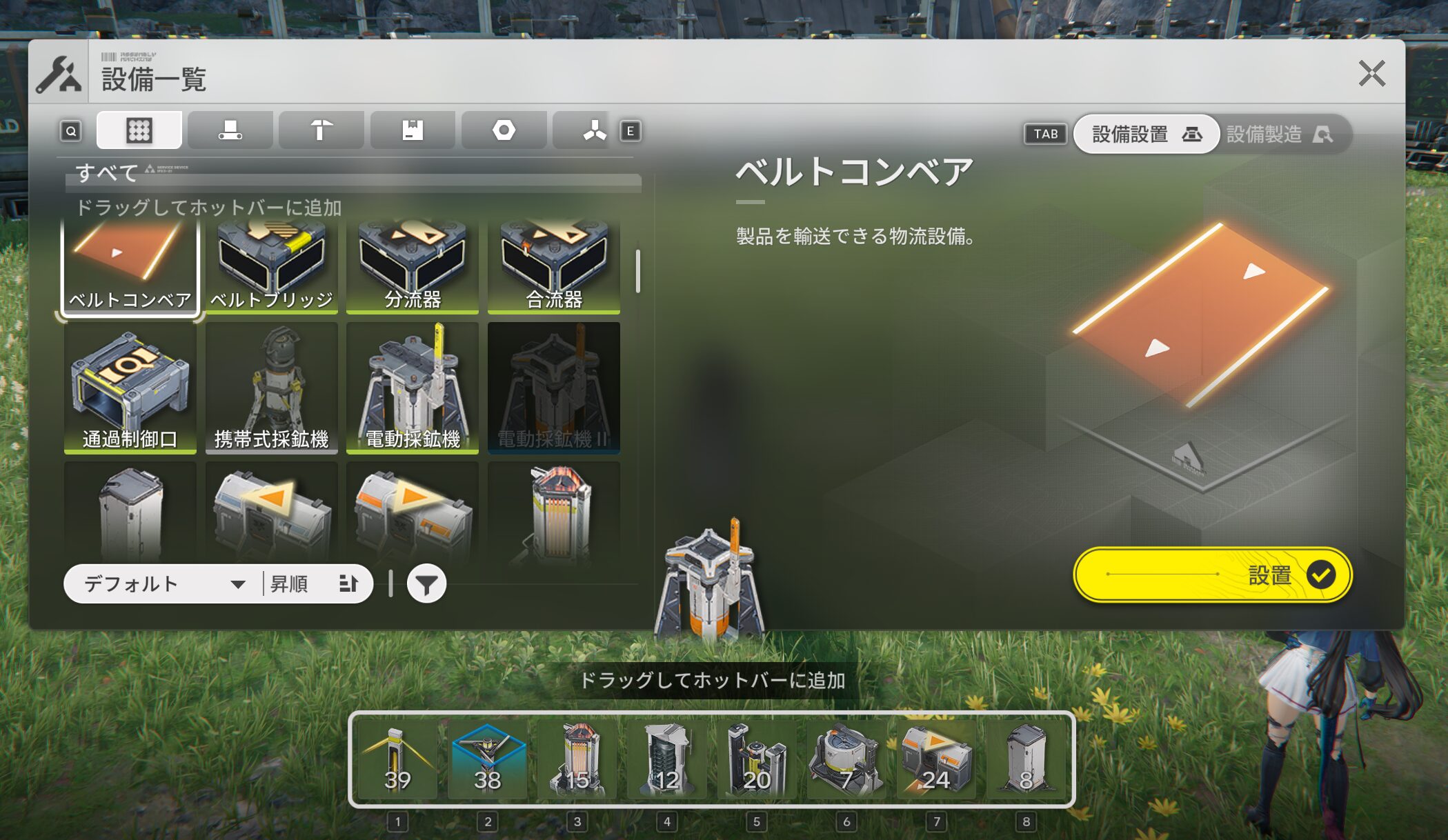Screen dimensions: 1448x840
Task: Choose the all-items grid category tab
Action: [x=139, y=130]
